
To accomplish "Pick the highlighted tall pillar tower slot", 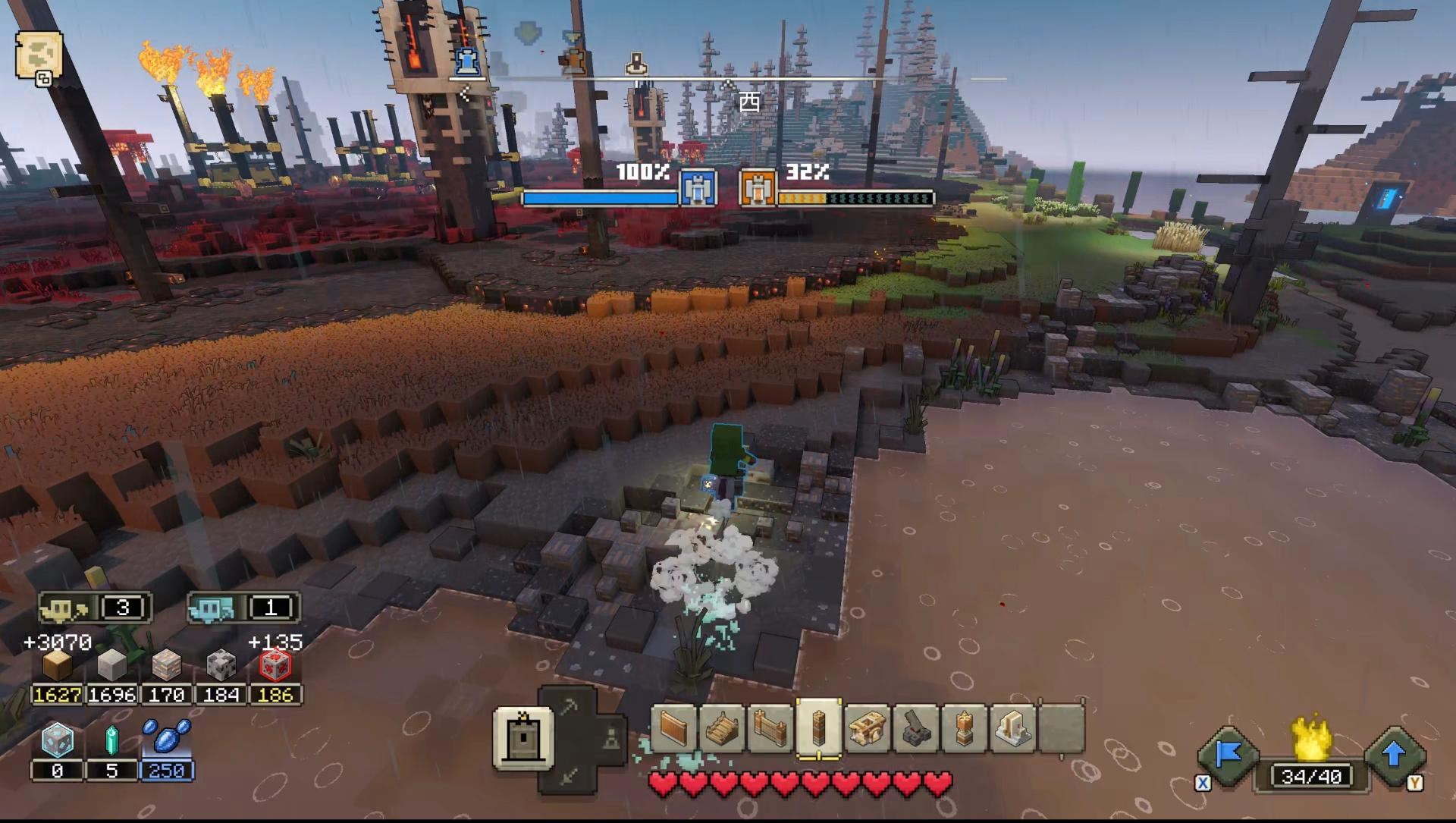I will tap(818, 729).
